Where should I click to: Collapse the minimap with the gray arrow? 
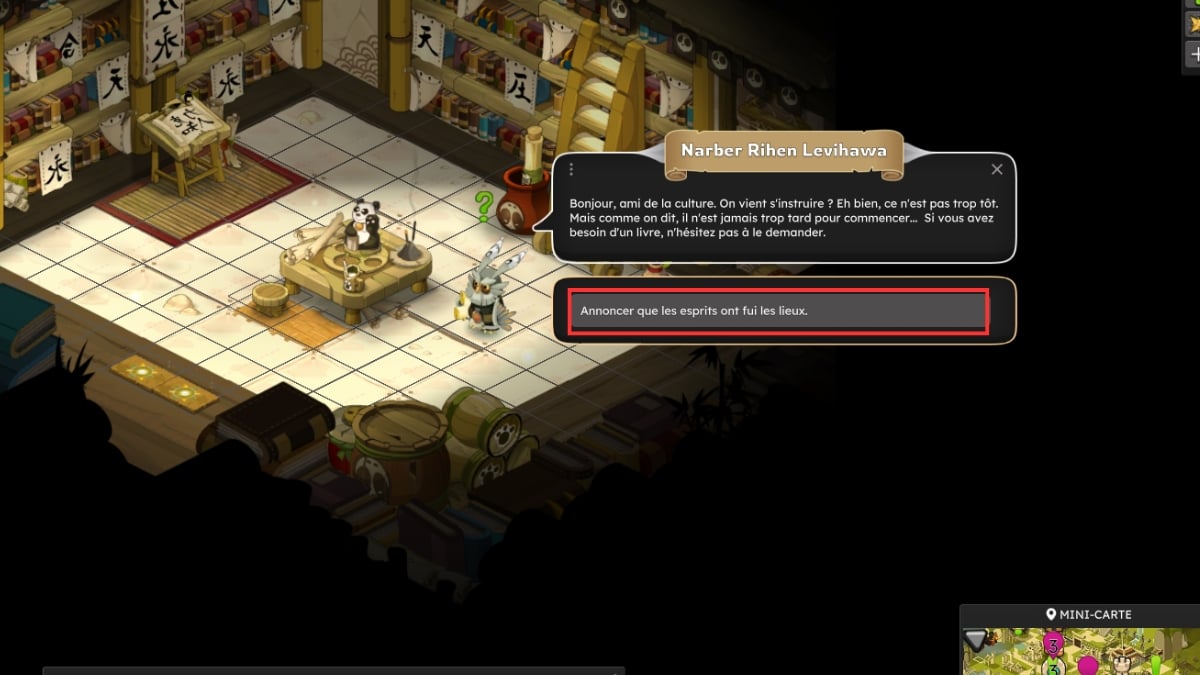(976, 640)
